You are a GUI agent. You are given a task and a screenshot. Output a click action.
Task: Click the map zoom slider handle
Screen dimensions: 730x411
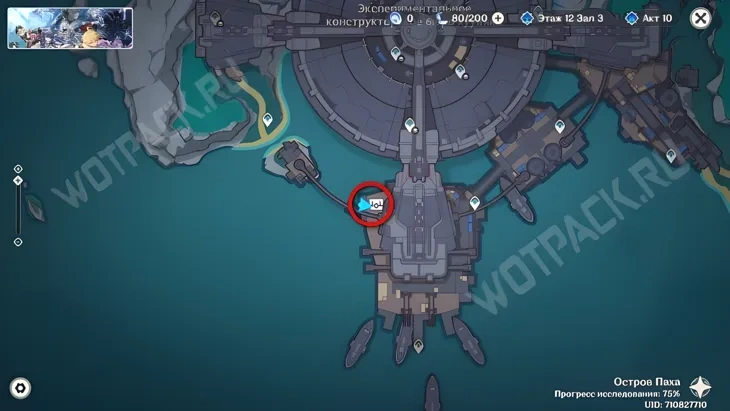pyautogui.click(x=18, y=181)
